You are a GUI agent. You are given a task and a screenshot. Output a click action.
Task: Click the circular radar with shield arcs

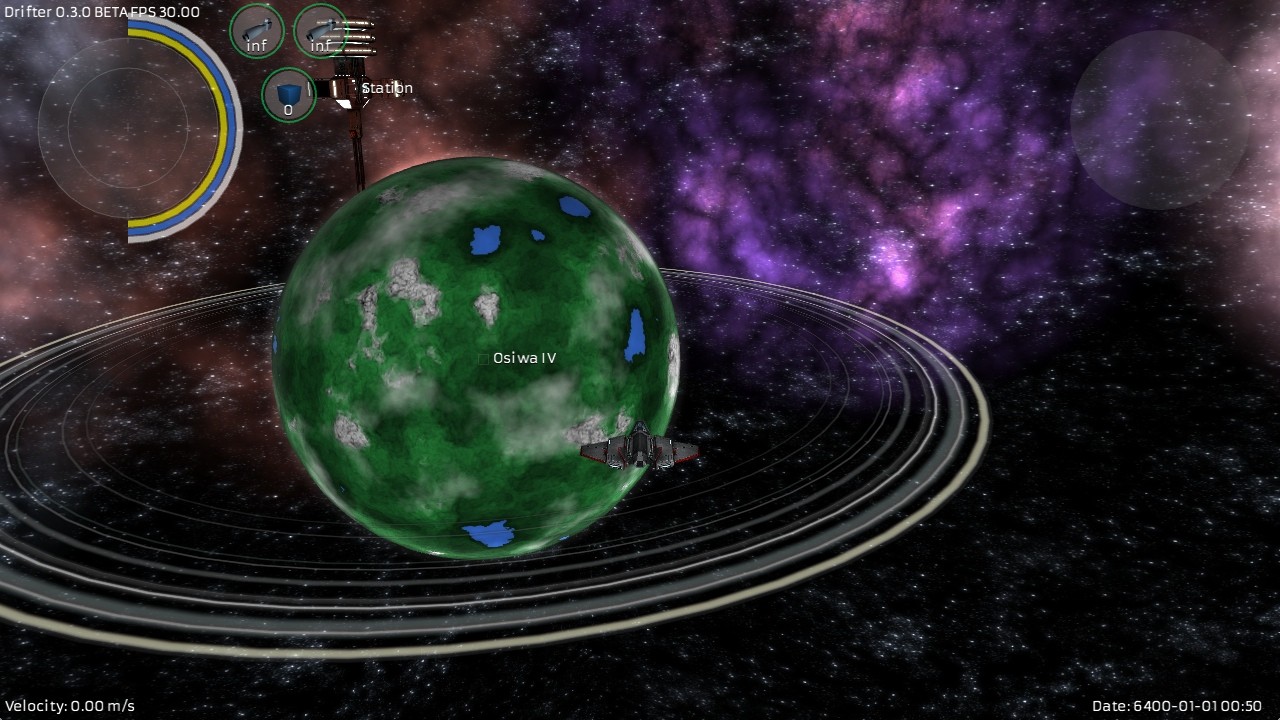(128, 128)
